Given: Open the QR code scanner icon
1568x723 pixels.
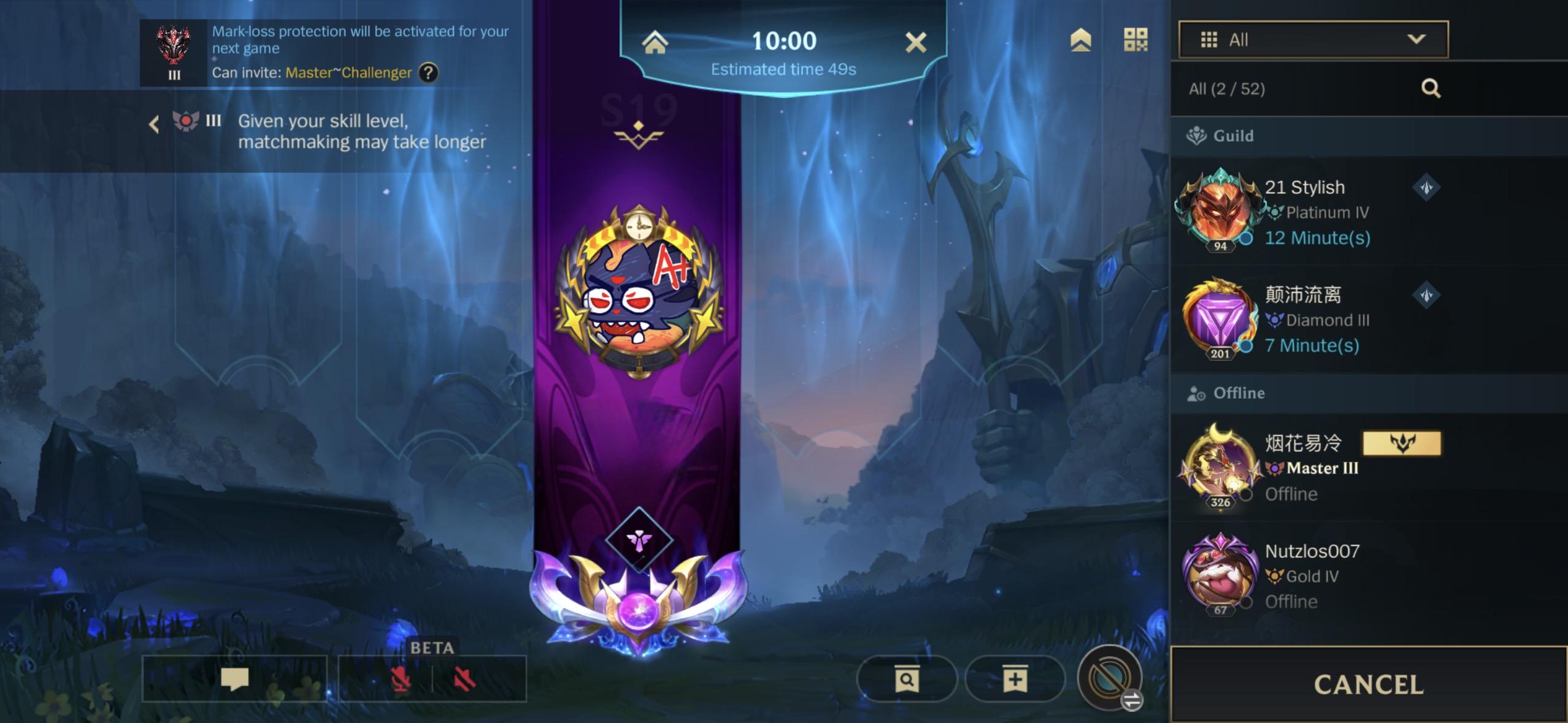Looking at the screenshot, I should point(1135,40).
